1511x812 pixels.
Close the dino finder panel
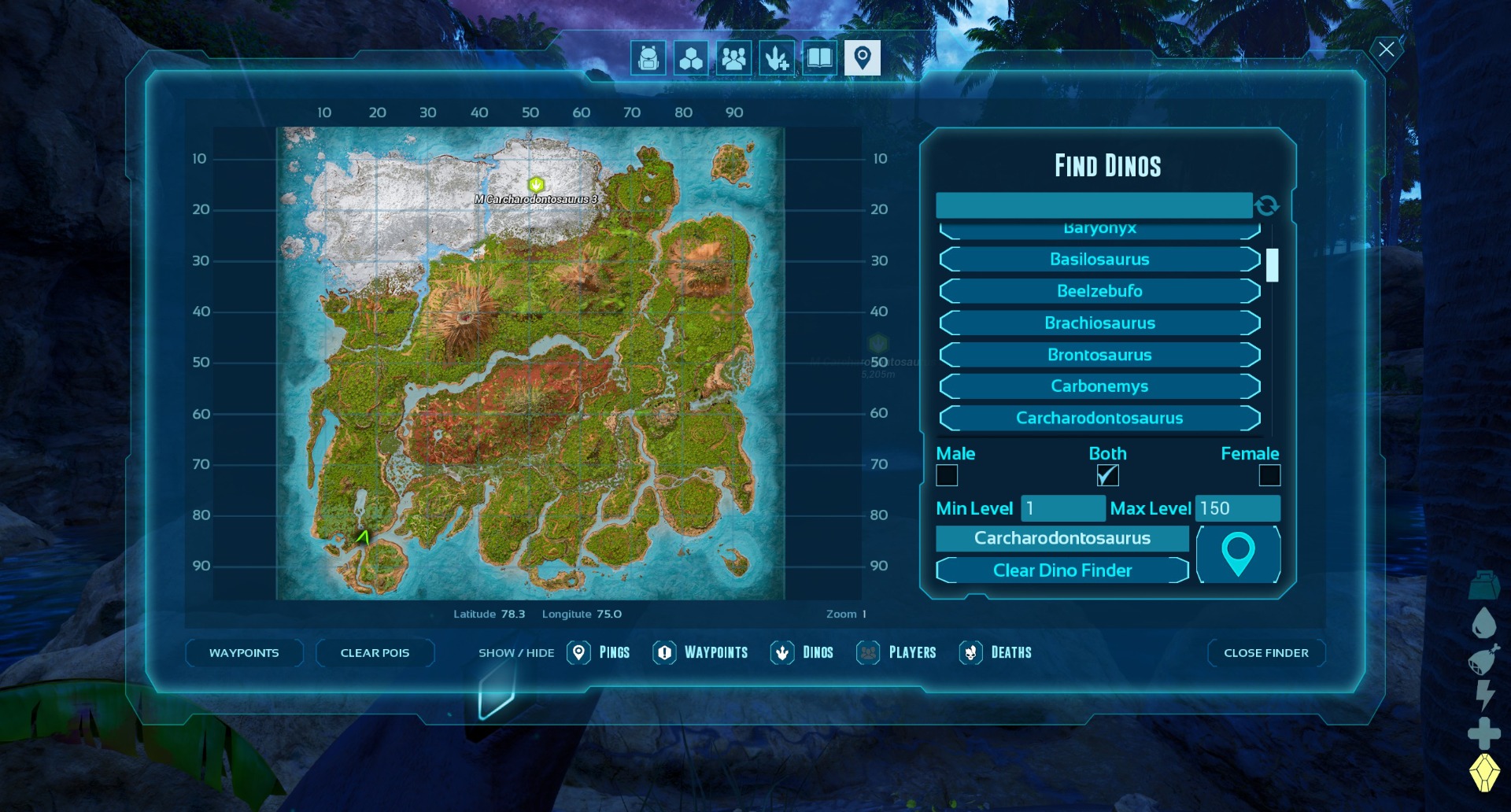(x=1265, y=653)
